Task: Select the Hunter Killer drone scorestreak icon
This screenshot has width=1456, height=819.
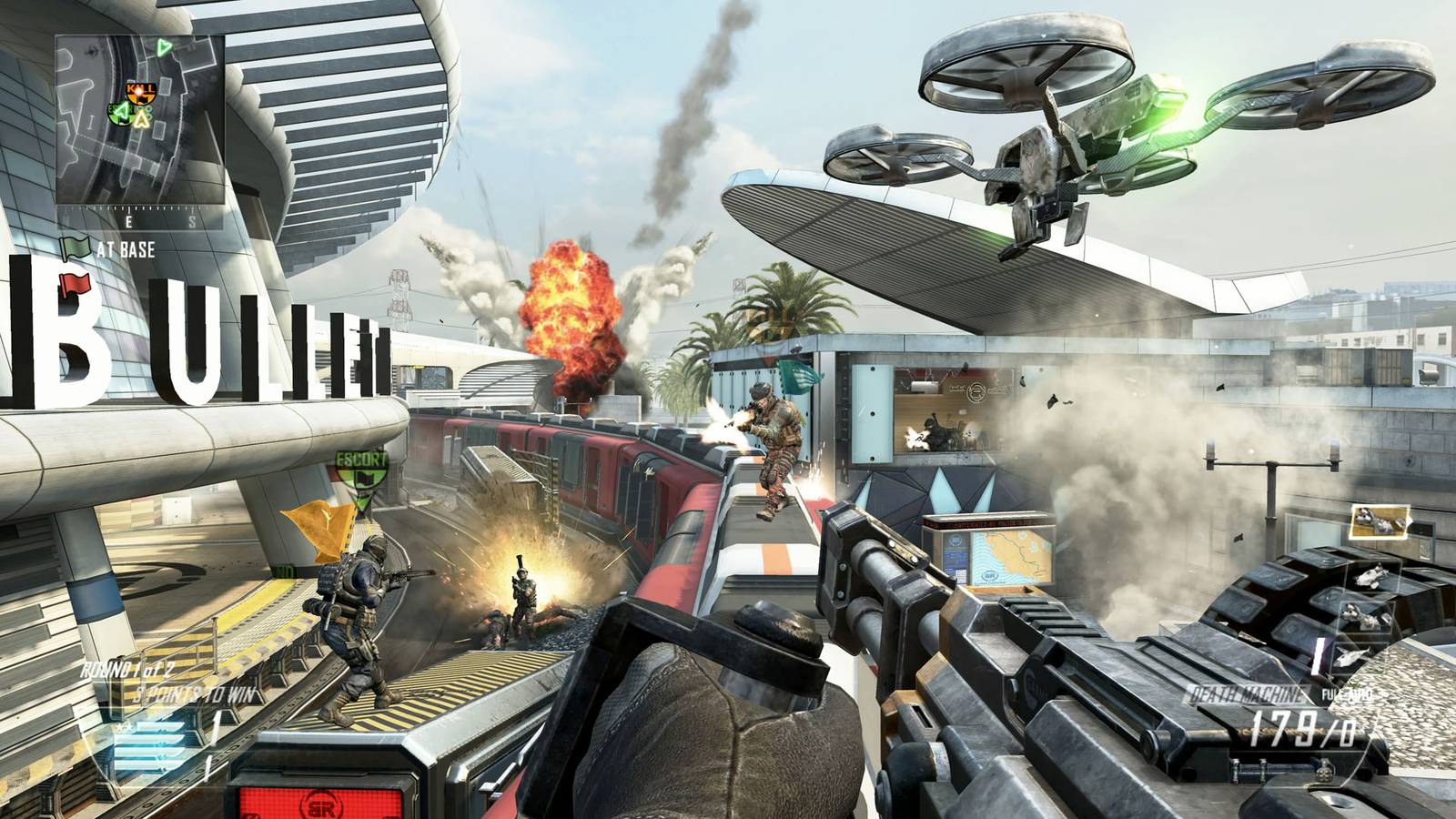Action: point(1365,619)
